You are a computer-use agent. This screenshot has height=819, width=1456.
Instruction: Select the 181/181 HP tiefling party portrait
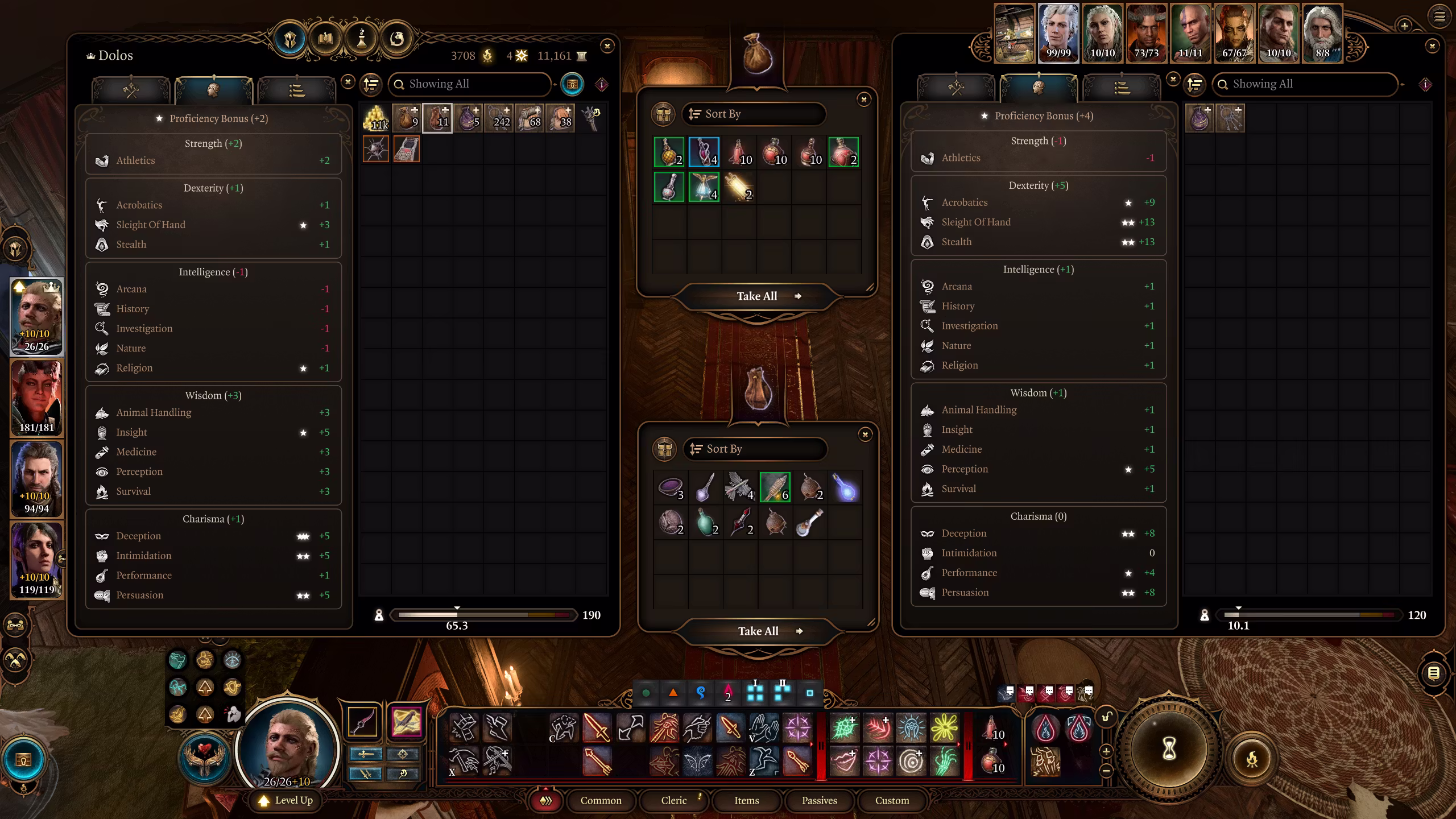coord(37,398)
